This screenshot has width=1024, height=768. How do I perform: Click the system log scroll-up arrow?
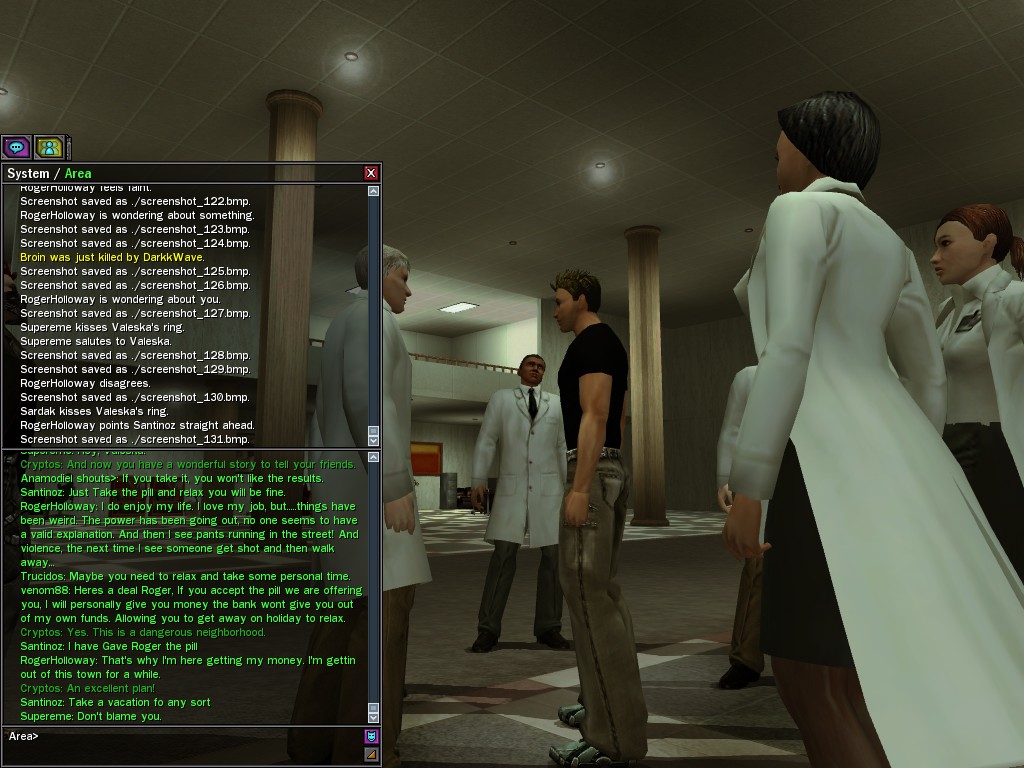374,191
